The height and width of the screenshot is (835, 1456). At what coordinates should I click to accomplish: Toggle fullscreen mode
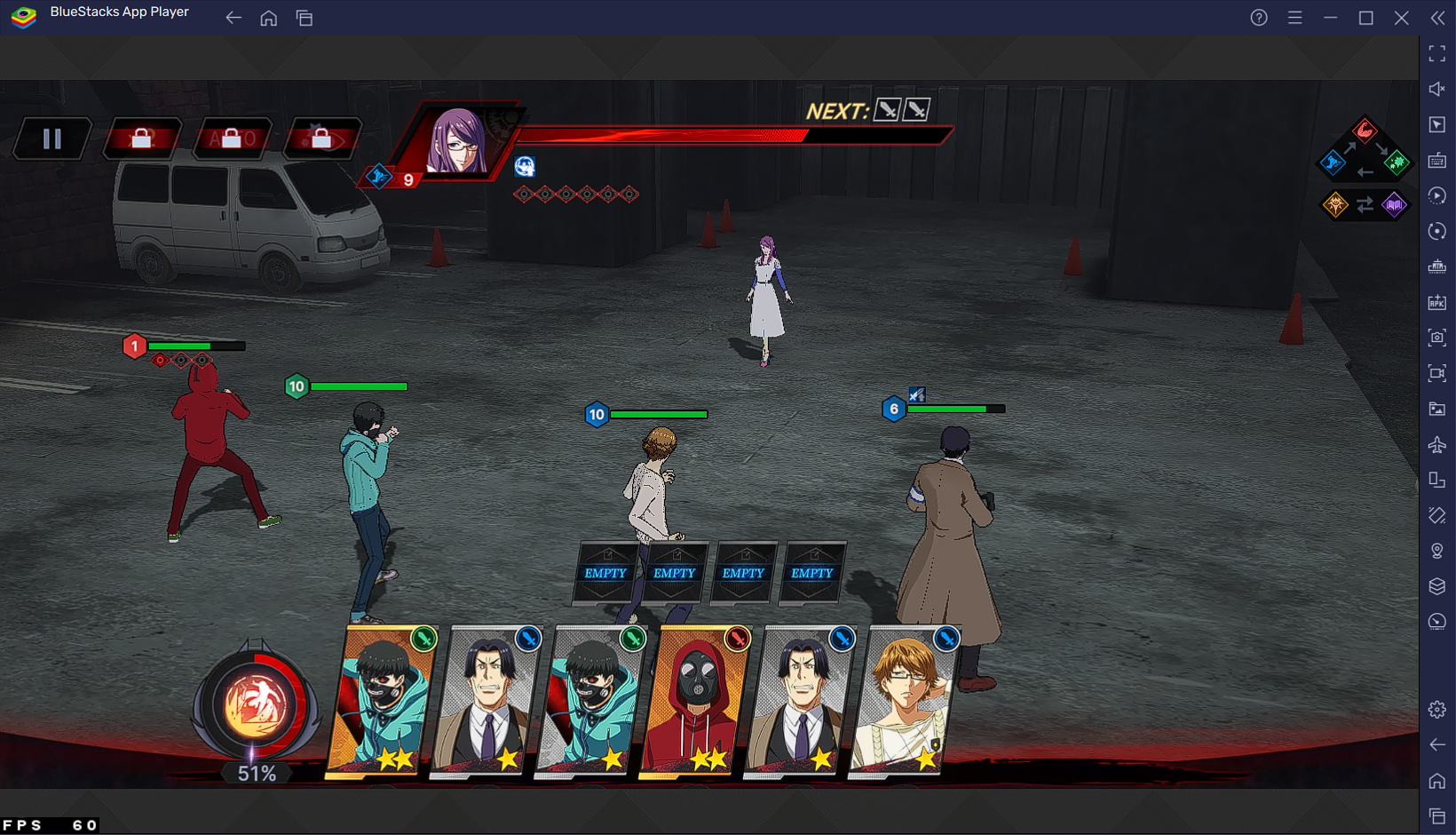point(1436,53)
